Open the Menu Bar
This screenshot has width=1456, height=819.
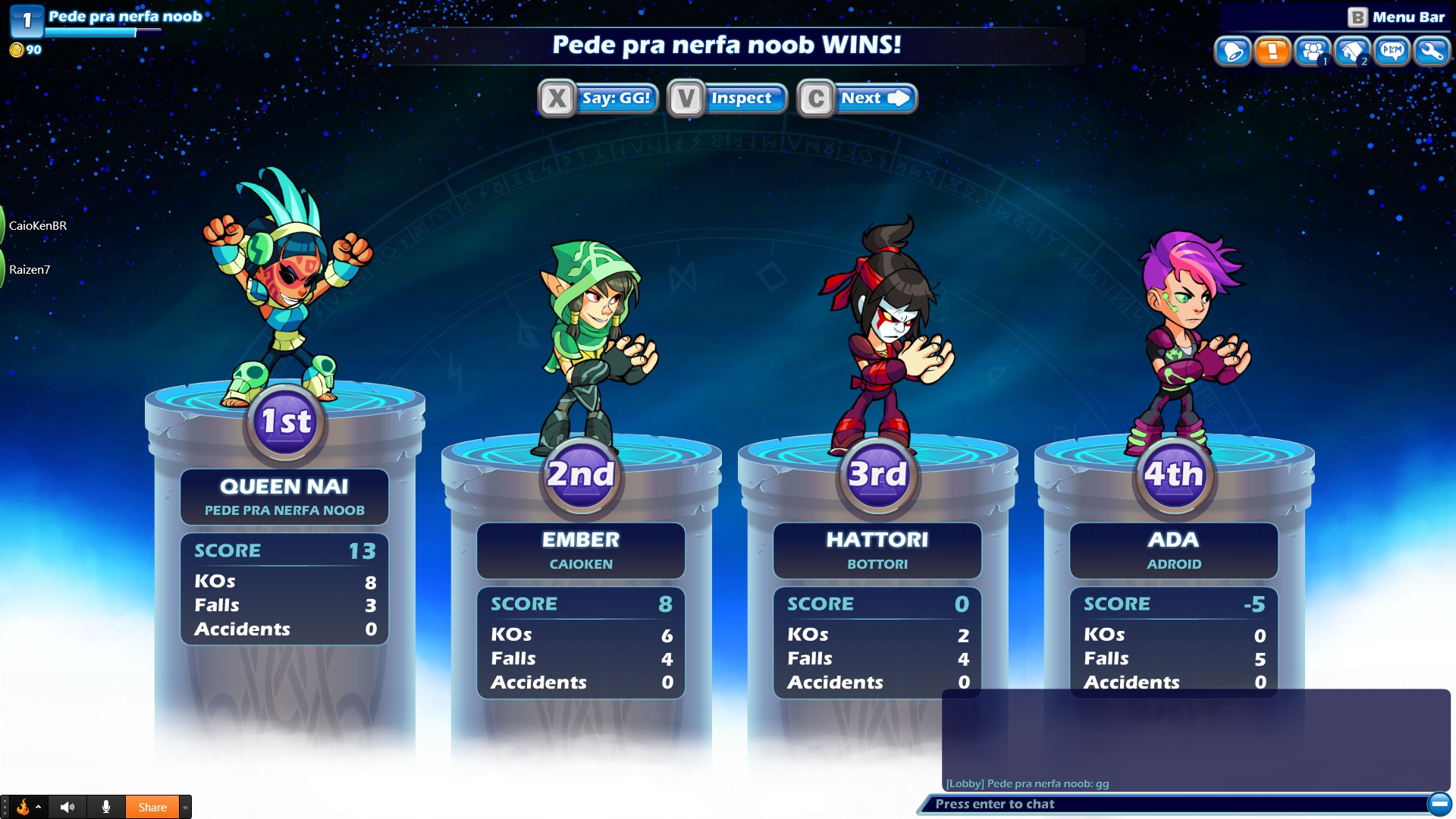tap(1410, 15)
